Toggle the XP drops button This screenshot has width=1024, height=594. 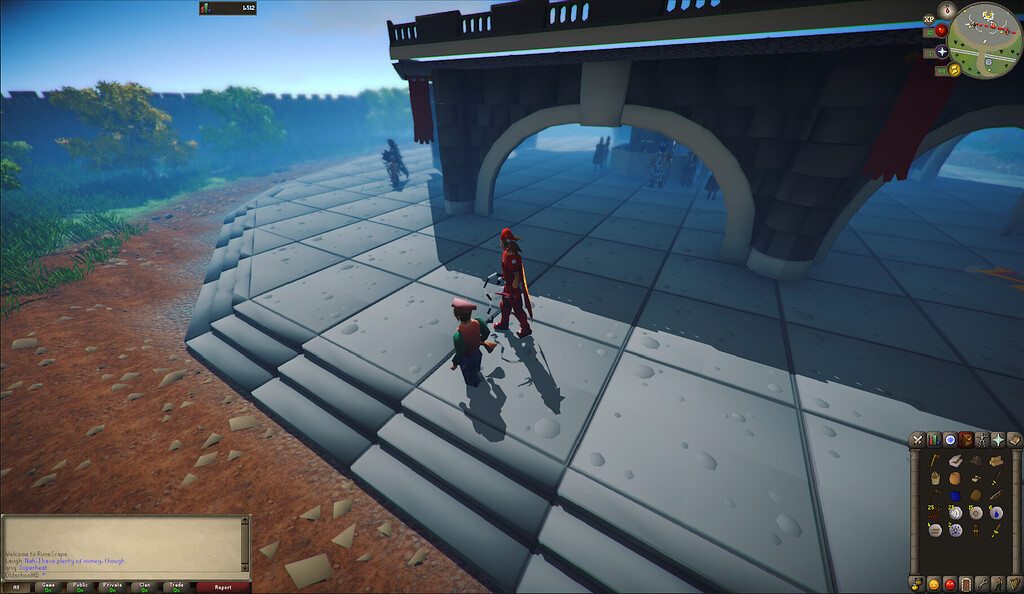pyautogui.click(x=929, y=19)
